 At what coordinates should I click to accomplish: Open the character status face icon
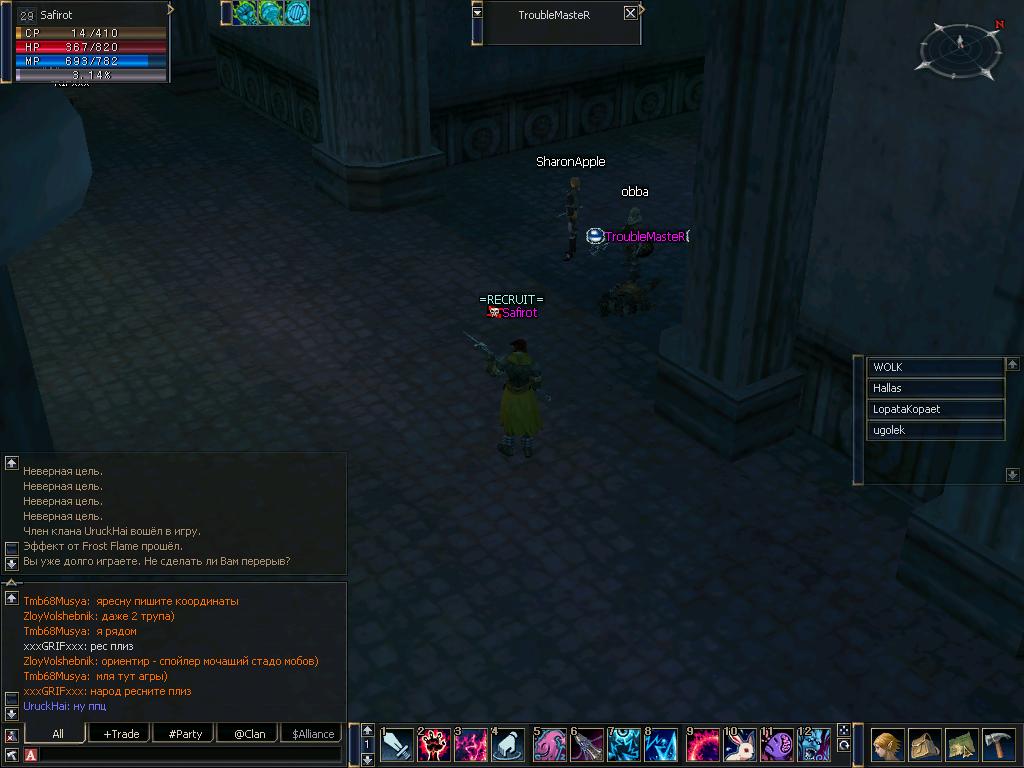[886, 745]
